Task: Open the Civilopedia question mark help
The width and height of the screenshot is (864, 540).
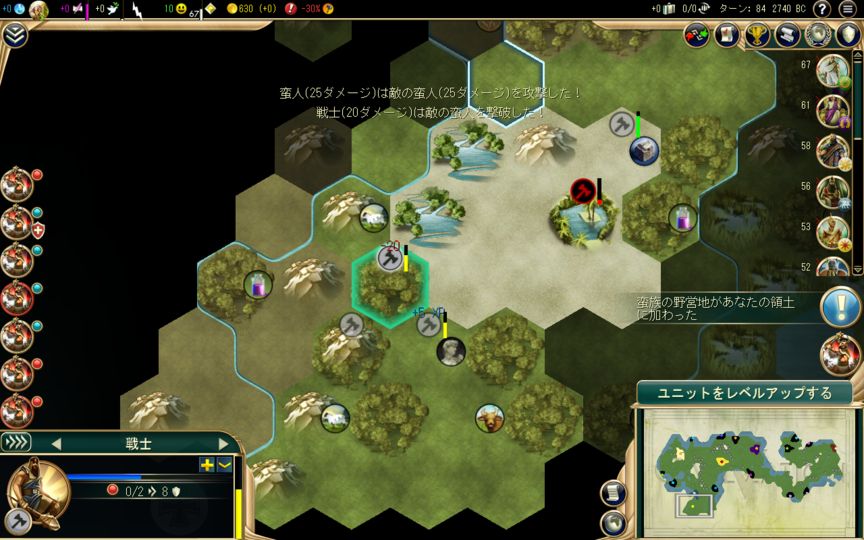Action: coord(821,9)
